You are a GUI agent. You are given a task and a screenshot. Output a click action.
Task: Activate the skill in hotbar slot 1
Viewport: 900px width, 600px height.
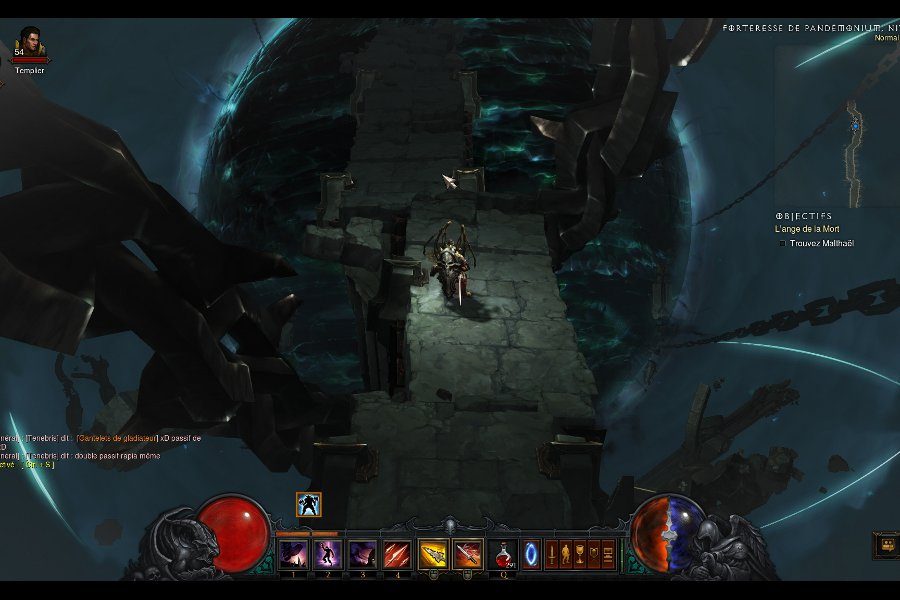[293, 553]
